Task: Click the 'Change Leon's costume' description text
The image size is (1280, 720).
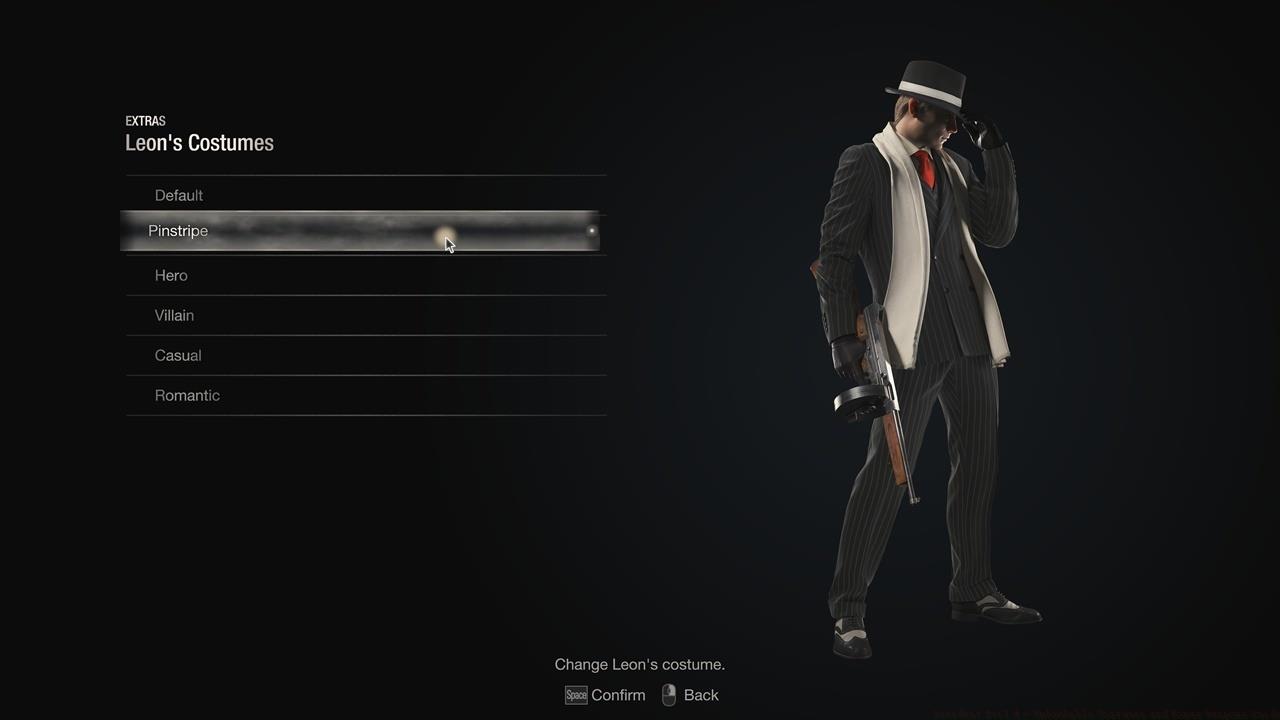Action: click(640, 664)
